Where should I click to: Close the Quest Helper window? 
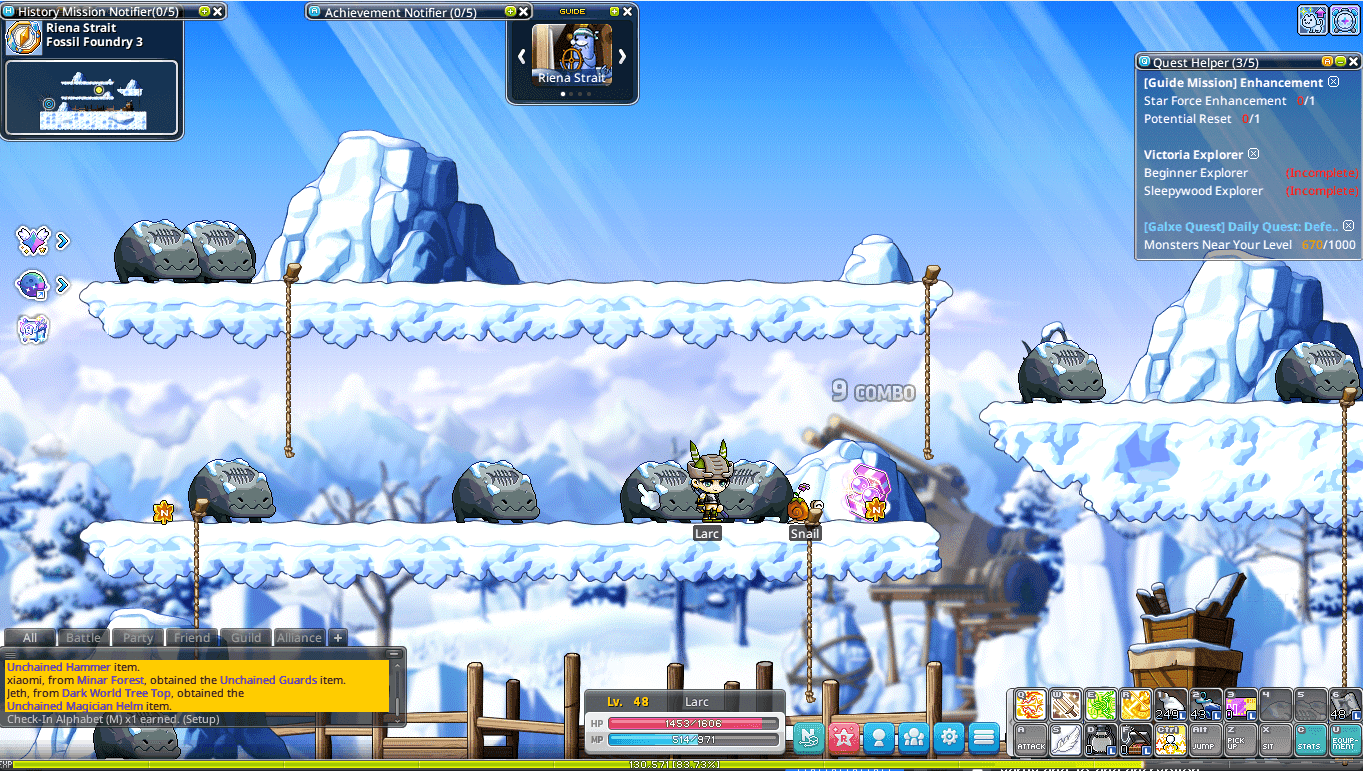(x=1352, y=62)
